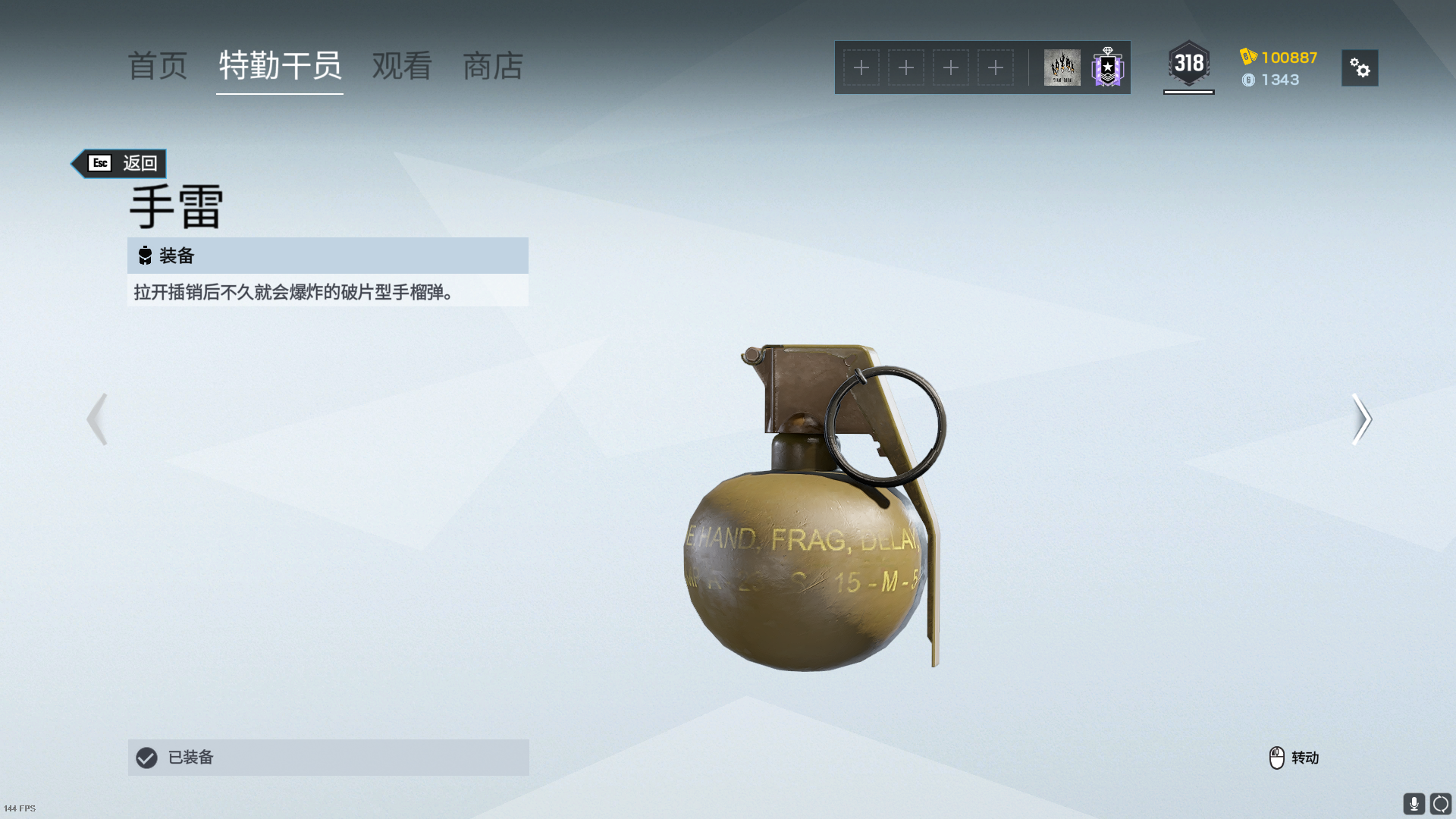This screenshot has width=1456, height=819.
Task: Open the level 318 player profile badge
Action: (1188, 64)
